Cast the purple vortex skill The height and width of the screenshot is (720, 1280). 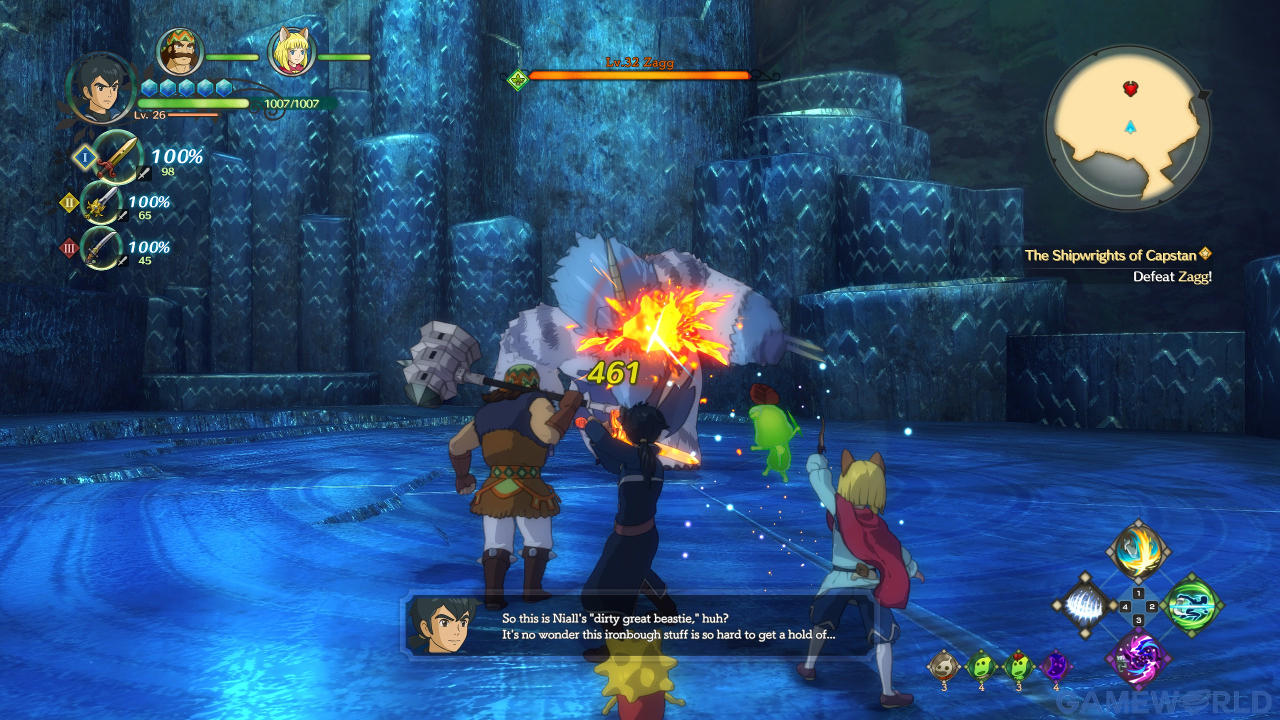[x=1137, y=660]
